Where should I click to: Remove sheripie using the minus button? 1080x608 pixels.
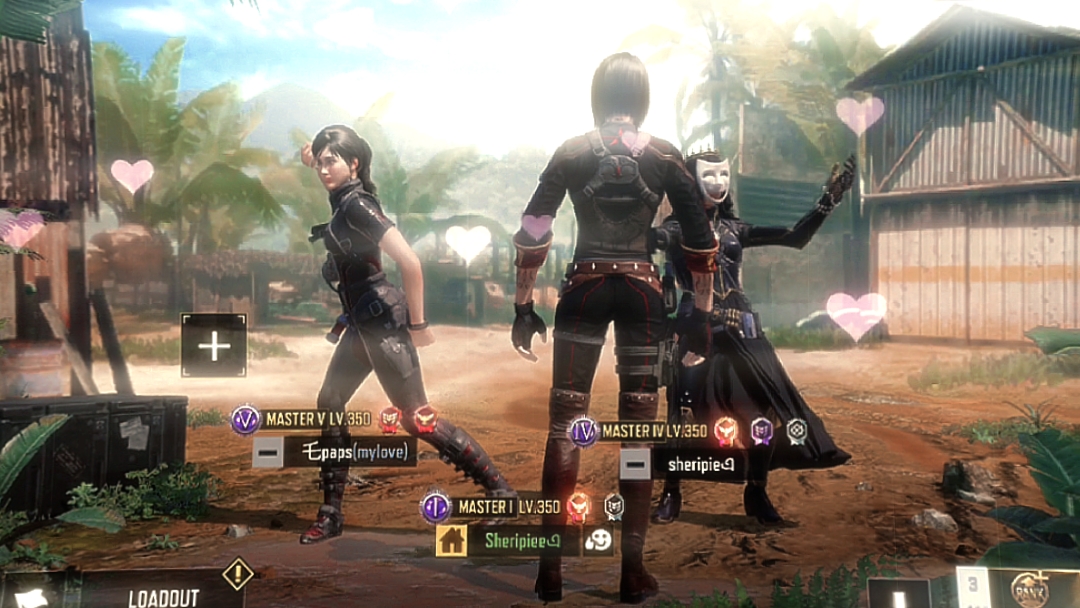(x=634, y=463)
